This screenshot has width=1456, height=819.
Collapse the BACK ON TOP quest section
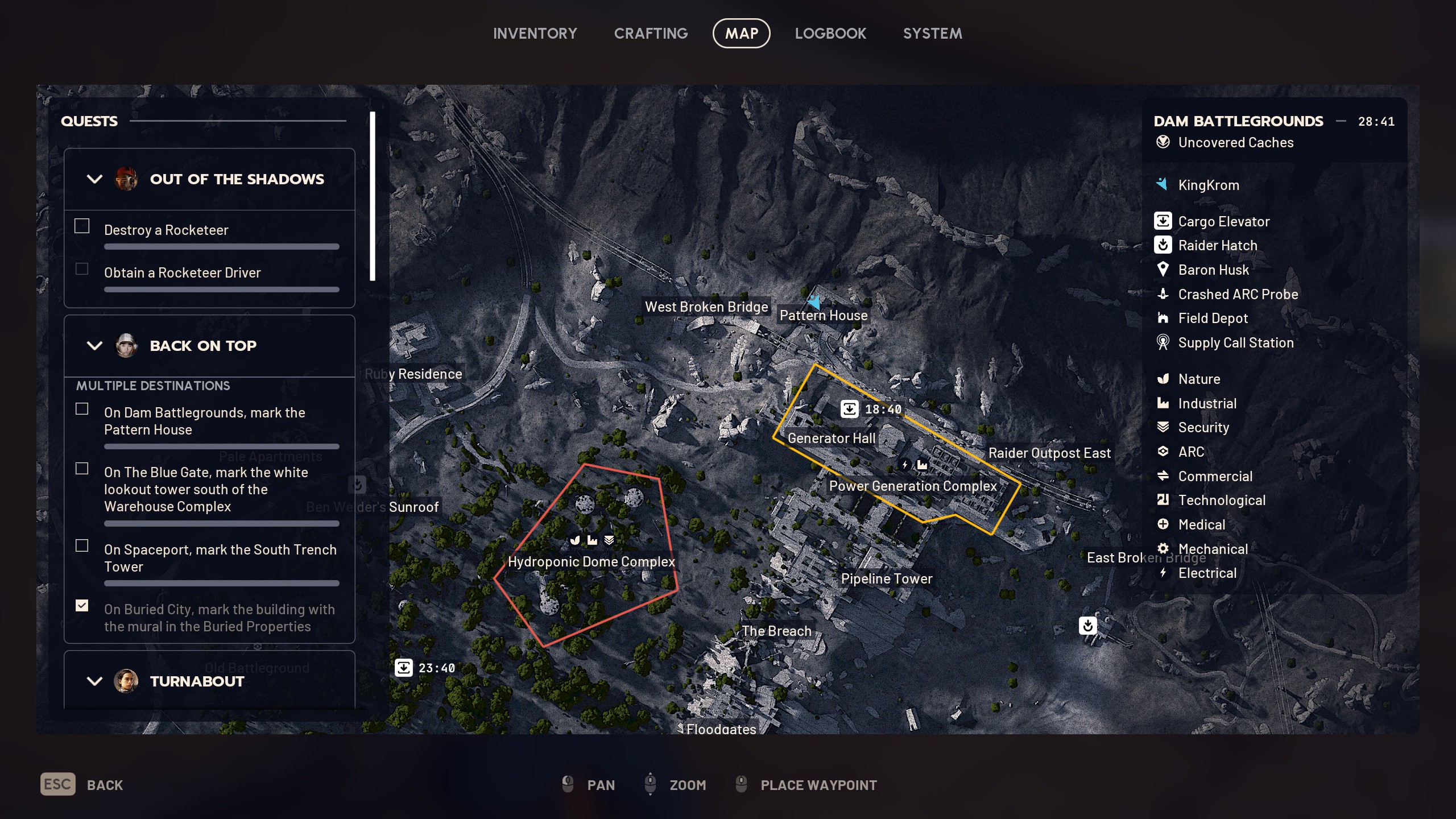[x=94, y=345]
